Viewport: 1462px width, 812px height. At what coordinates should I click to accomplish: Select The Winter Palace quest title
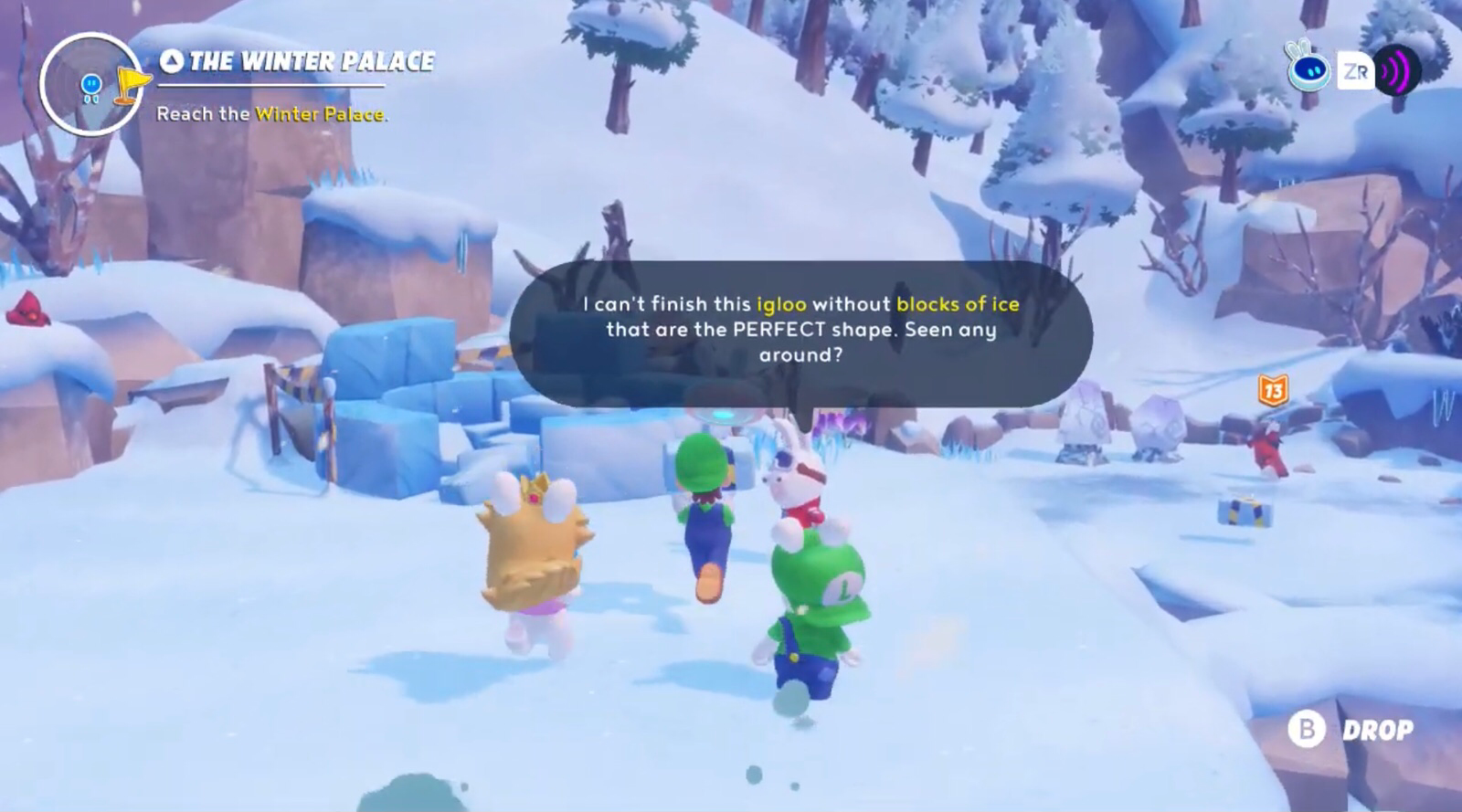point(298,61)
